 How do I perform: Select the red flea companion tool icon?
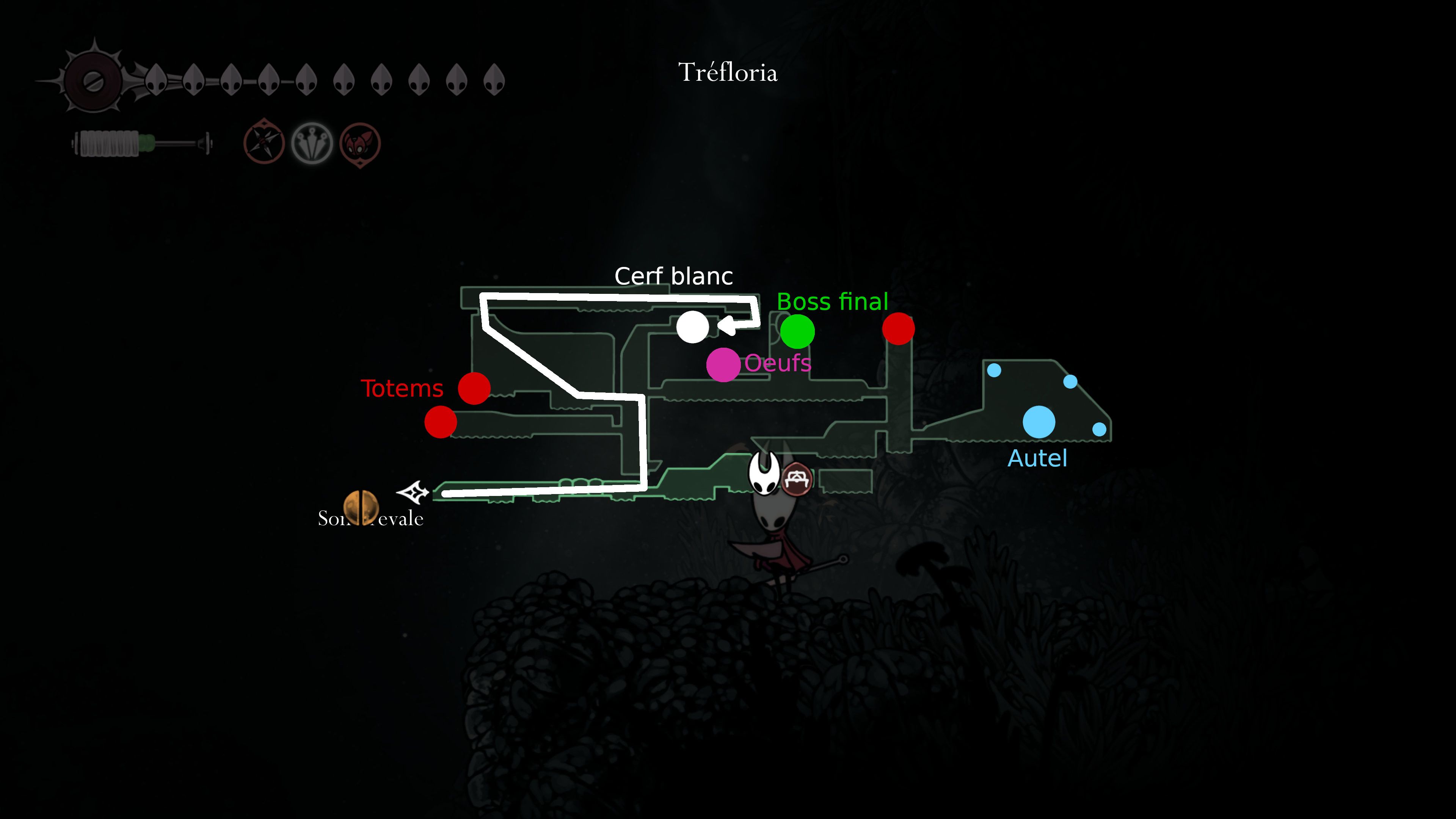pyautogui.click(x=361, y=143)
